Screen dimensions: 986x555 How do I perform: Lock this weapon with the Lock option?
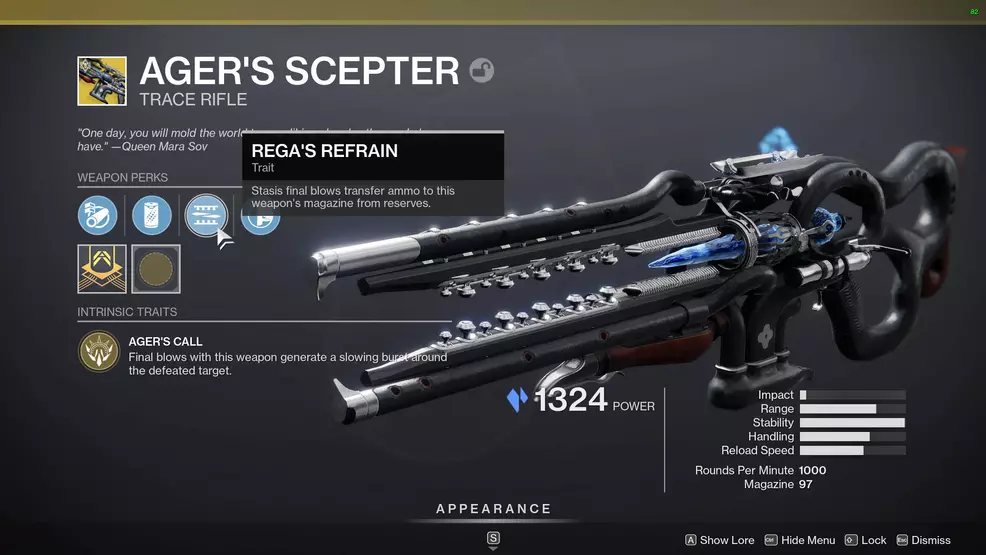click(x=865, y=540)
